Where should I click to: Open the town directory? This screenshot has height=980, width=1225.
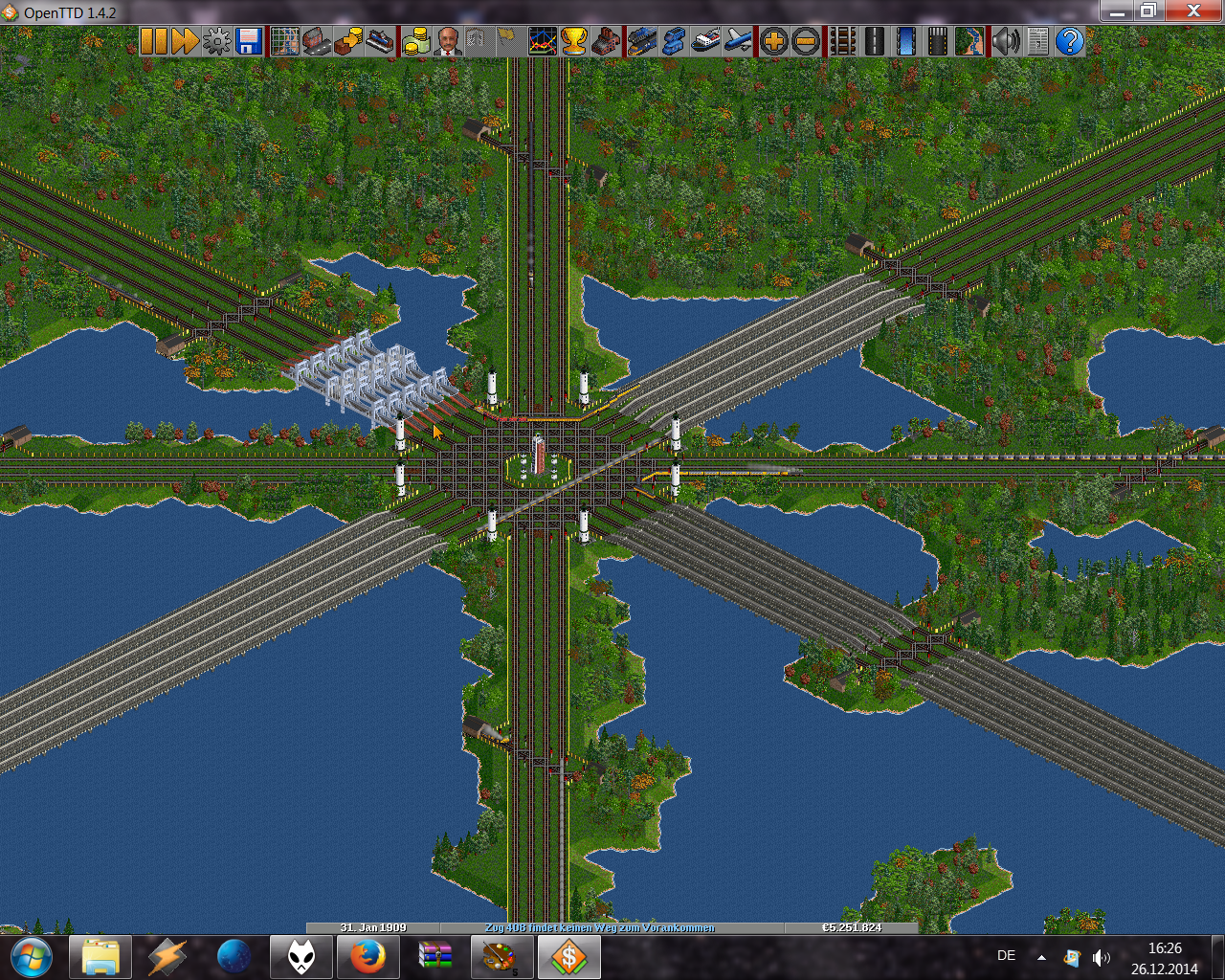316,41
